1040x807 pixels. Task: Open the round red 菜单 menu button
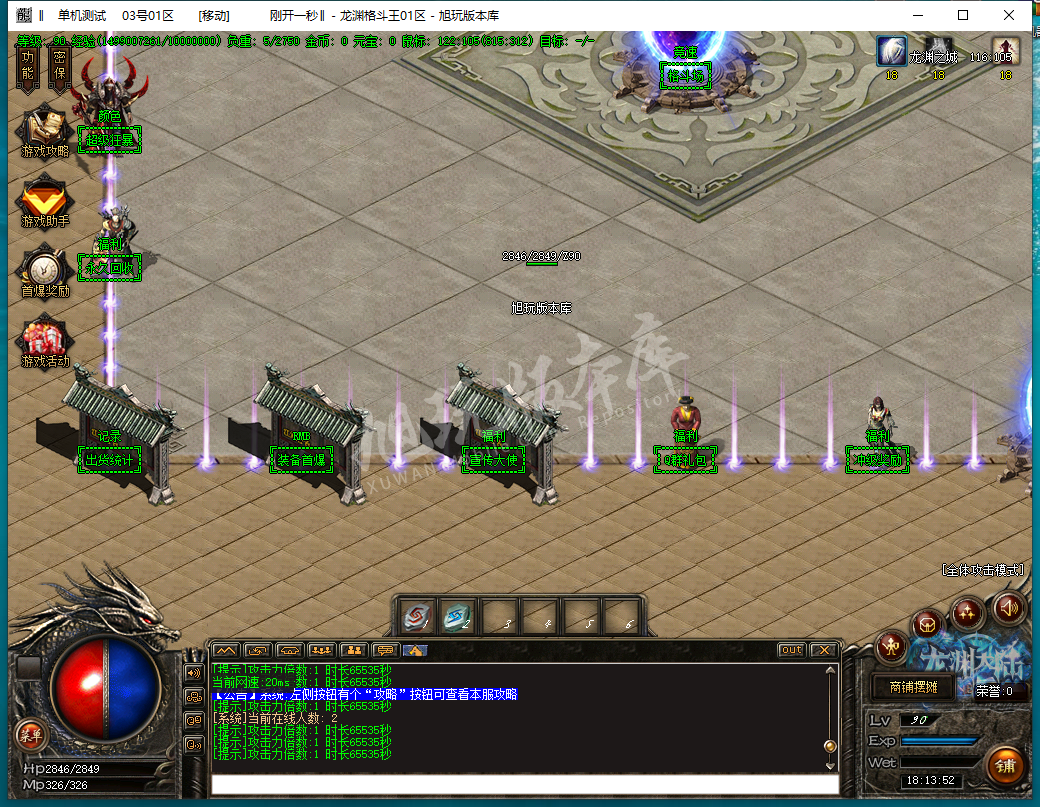[x=29, y=734]
